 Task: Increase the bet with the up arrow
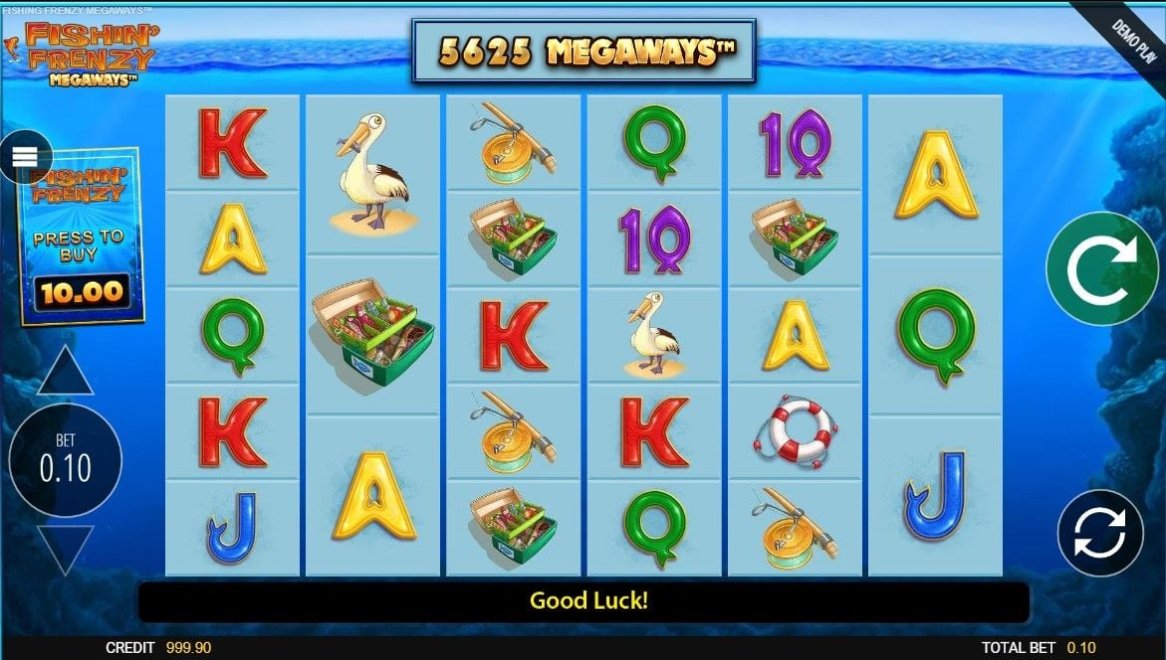point(65,373)
